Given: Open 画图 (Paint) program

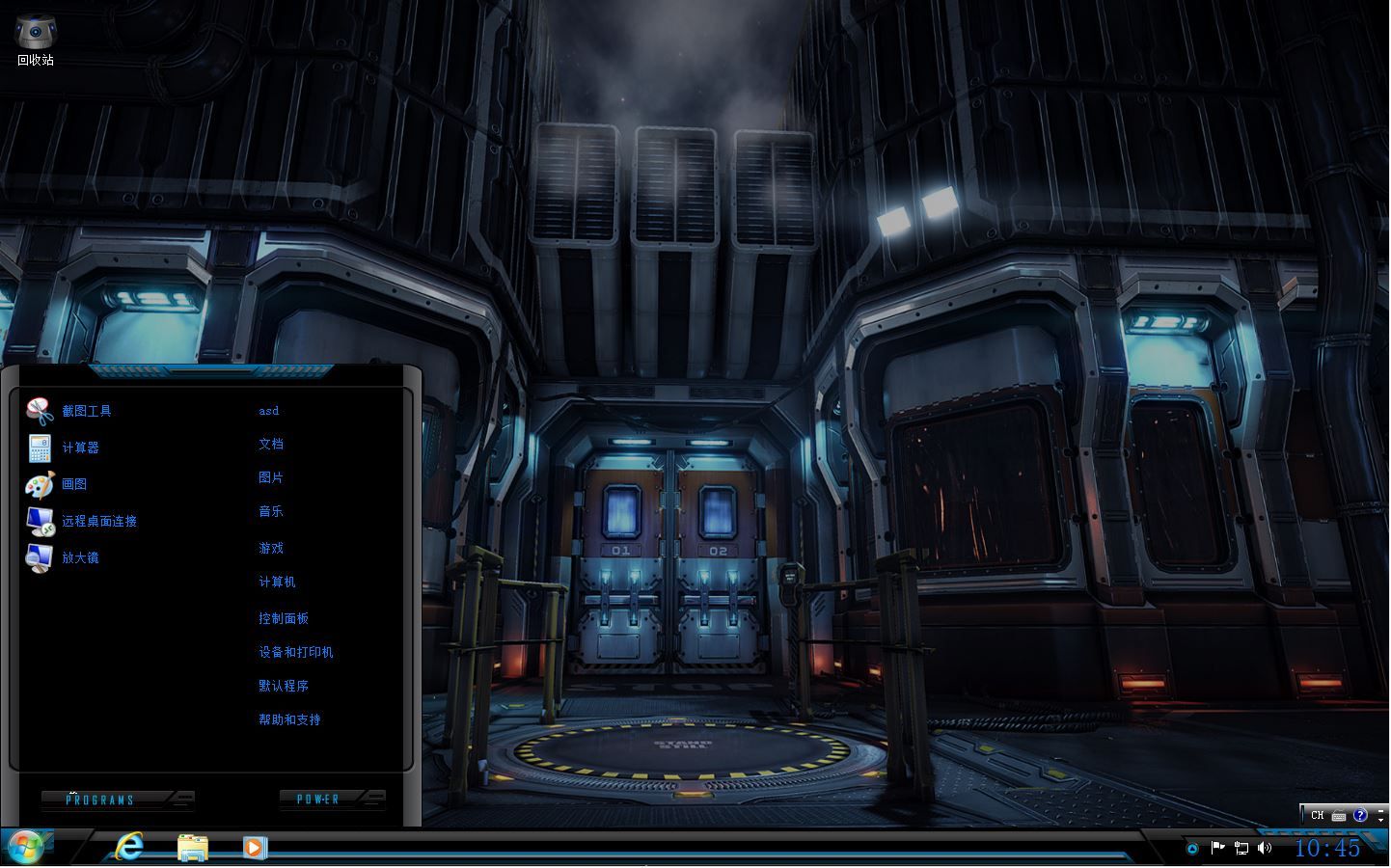Looking at the screenshot, I should (x=74, y=484).
